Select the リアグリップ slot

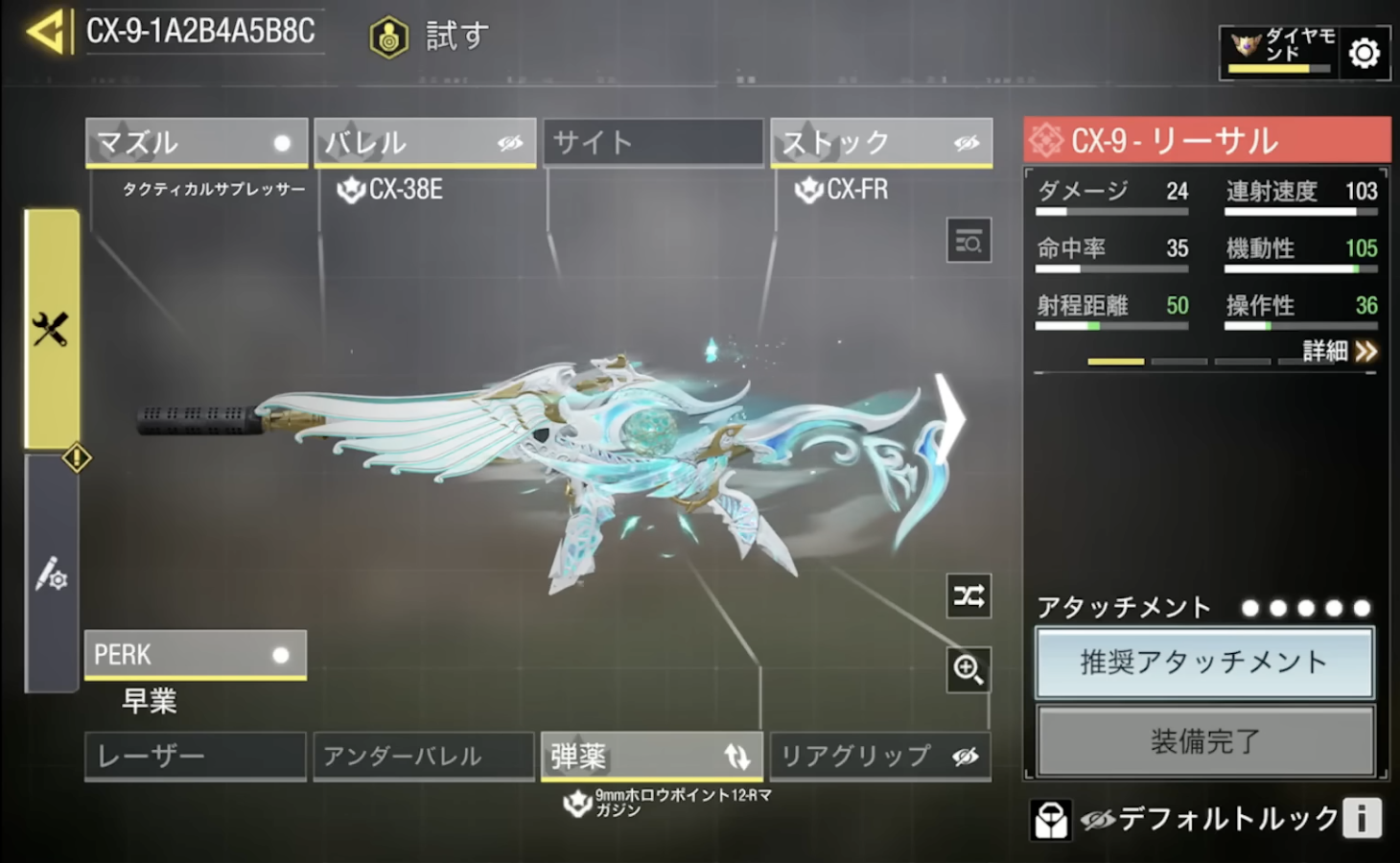(879, 756)
